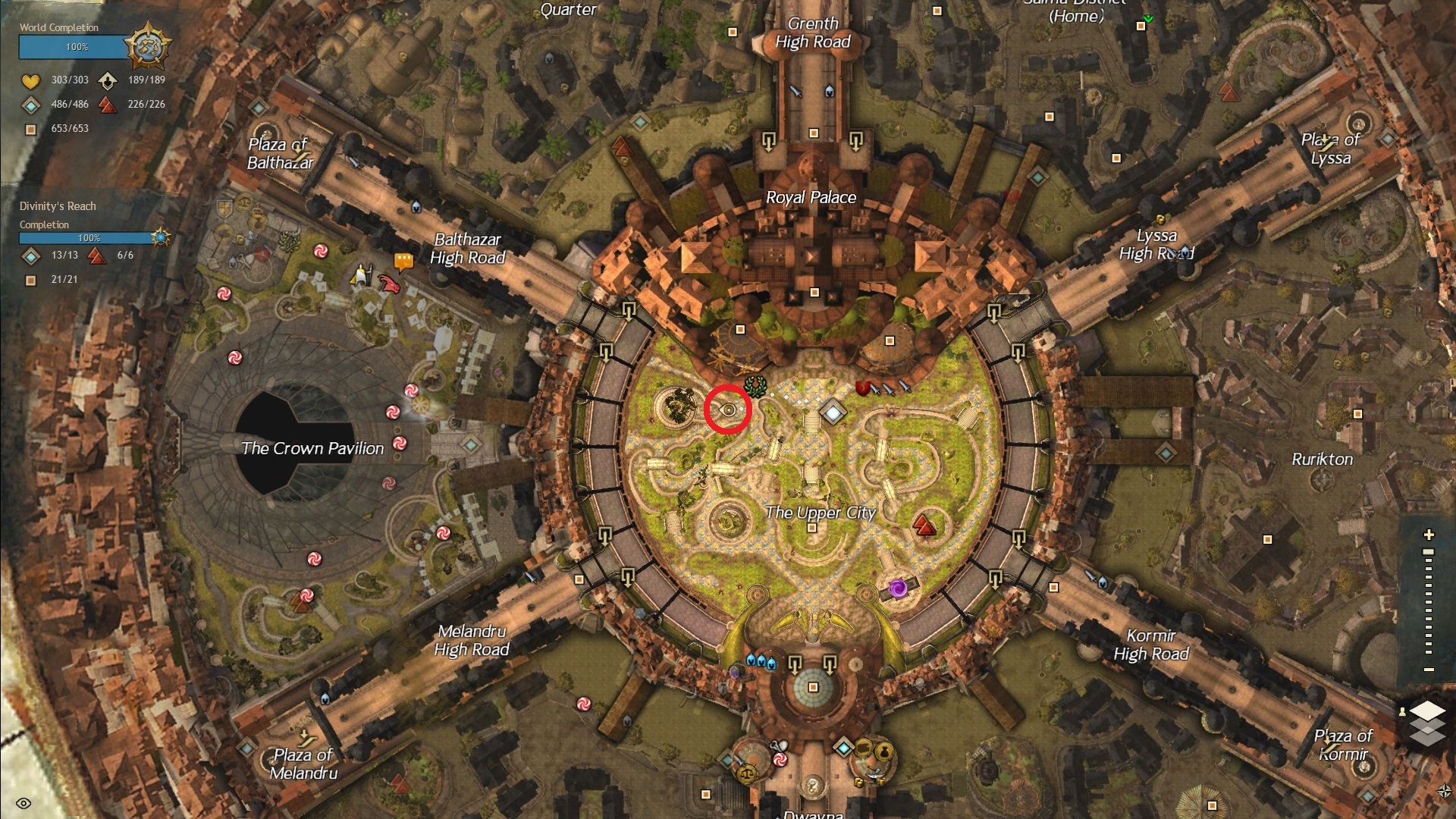Click the circled marker in the red ring
This screenshot has width=1456, height=819.
point(728,410)
